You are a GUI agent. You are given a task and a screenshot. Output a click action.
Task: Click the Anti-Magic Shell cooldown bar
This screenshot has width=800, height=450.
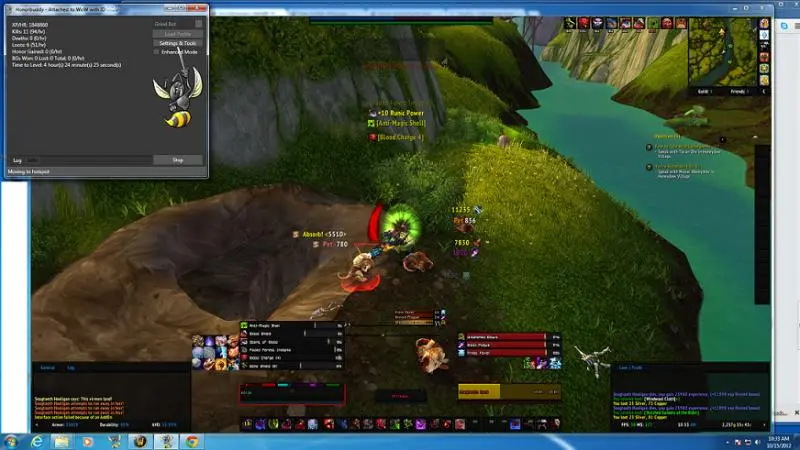pyautogui.click(x=275, y=325)
